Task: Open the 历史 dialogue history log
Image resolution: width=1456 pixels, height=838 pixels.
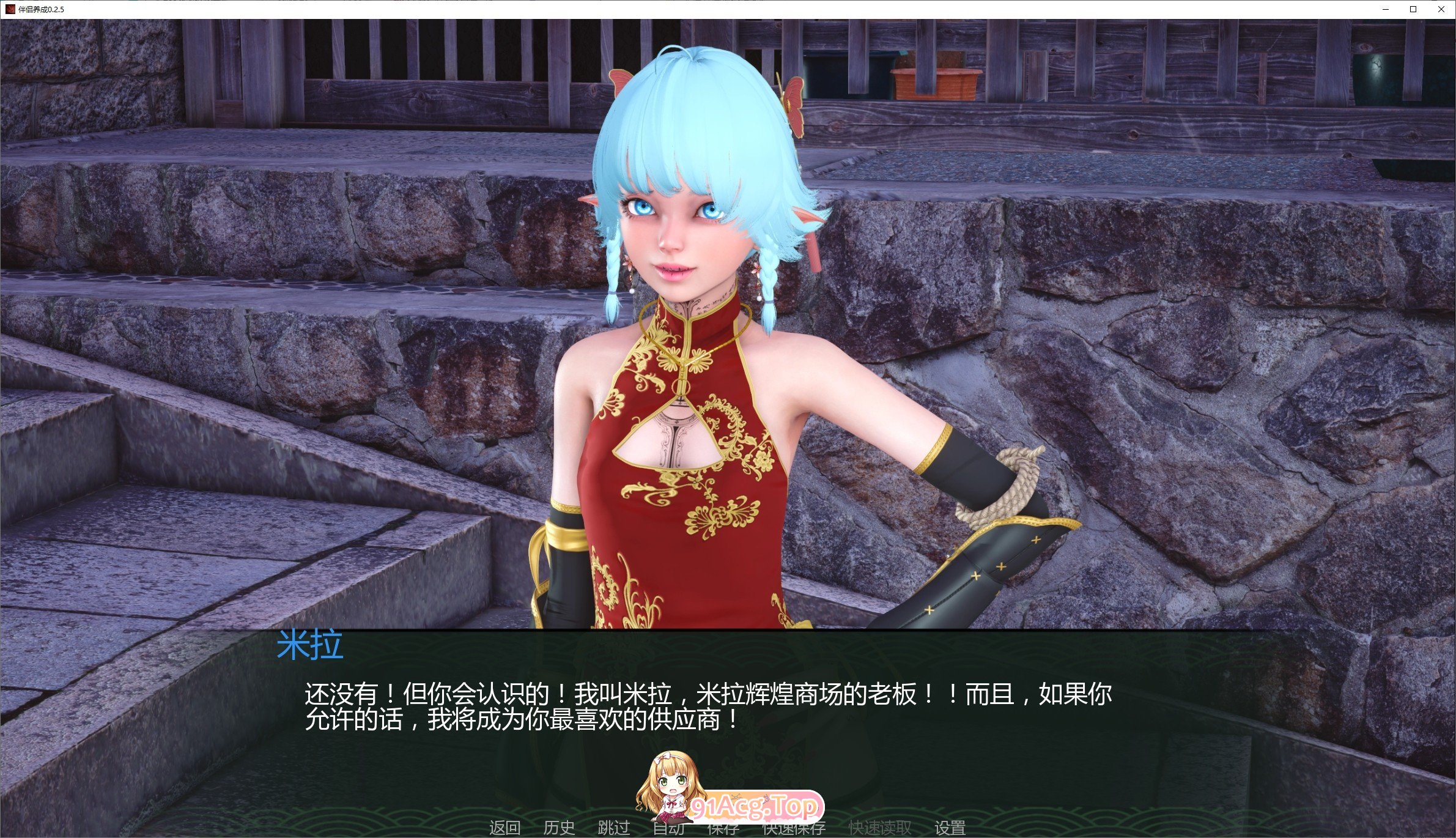Action: 558,829
